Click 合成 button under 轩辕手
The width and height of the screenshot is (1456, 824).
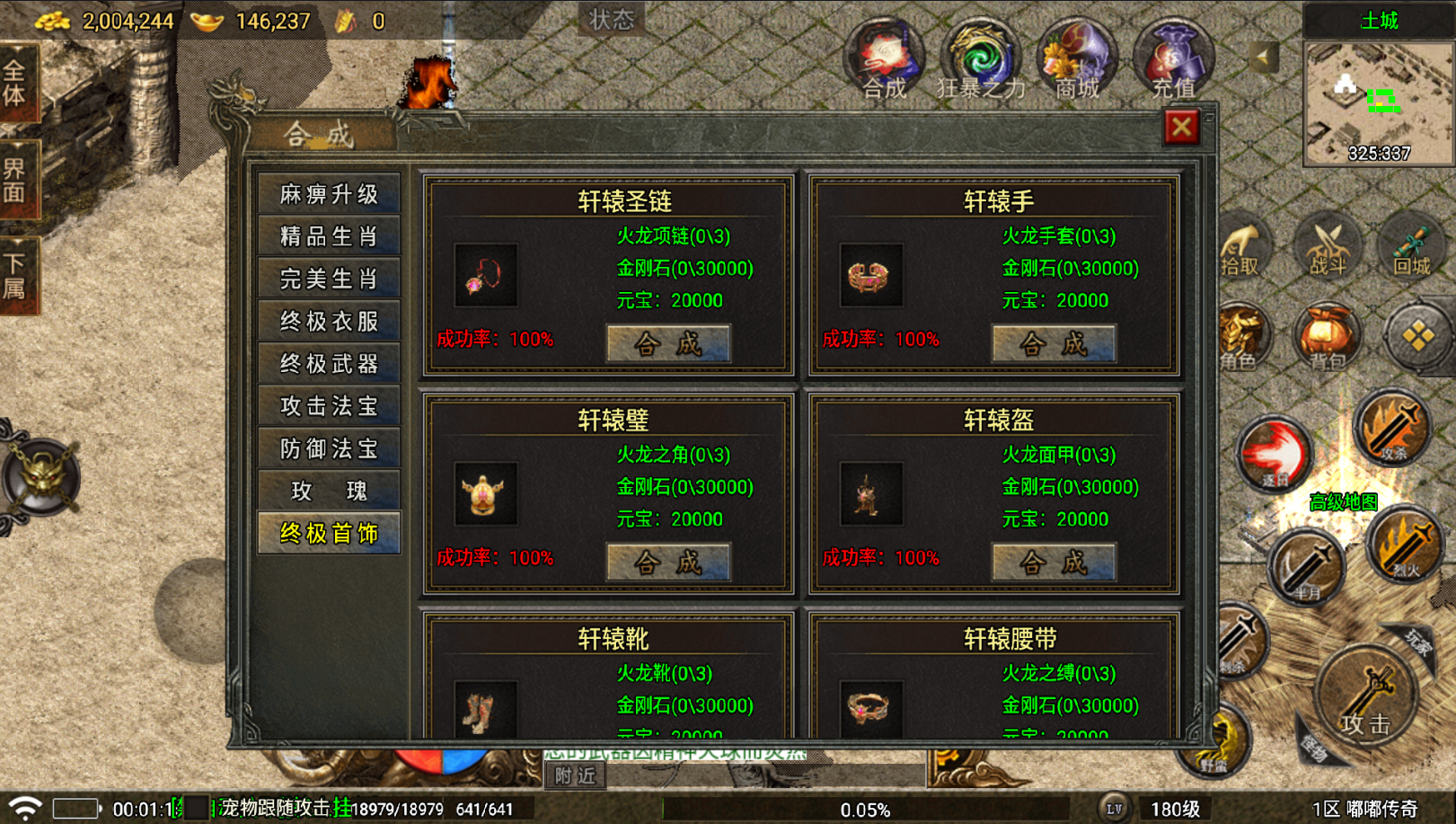coord(1054,343)
